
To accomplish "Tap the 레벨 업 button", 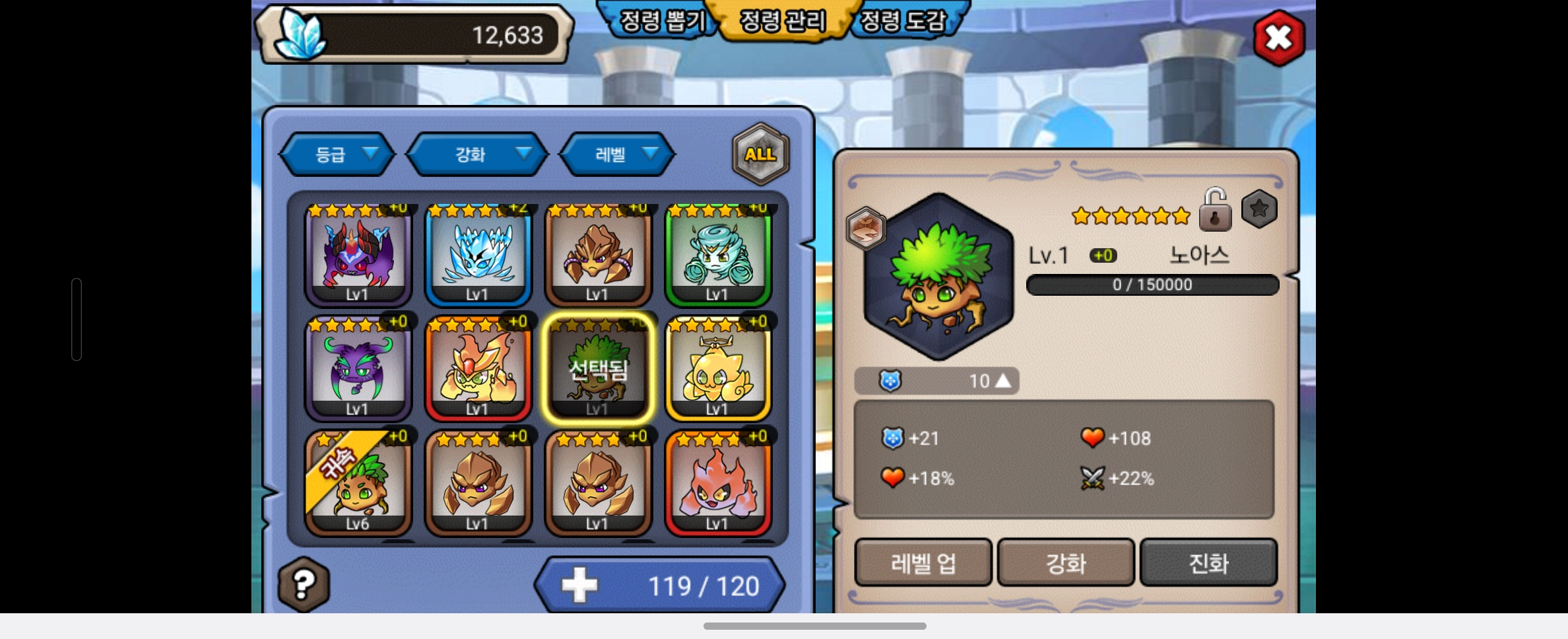I will [923, 563].
